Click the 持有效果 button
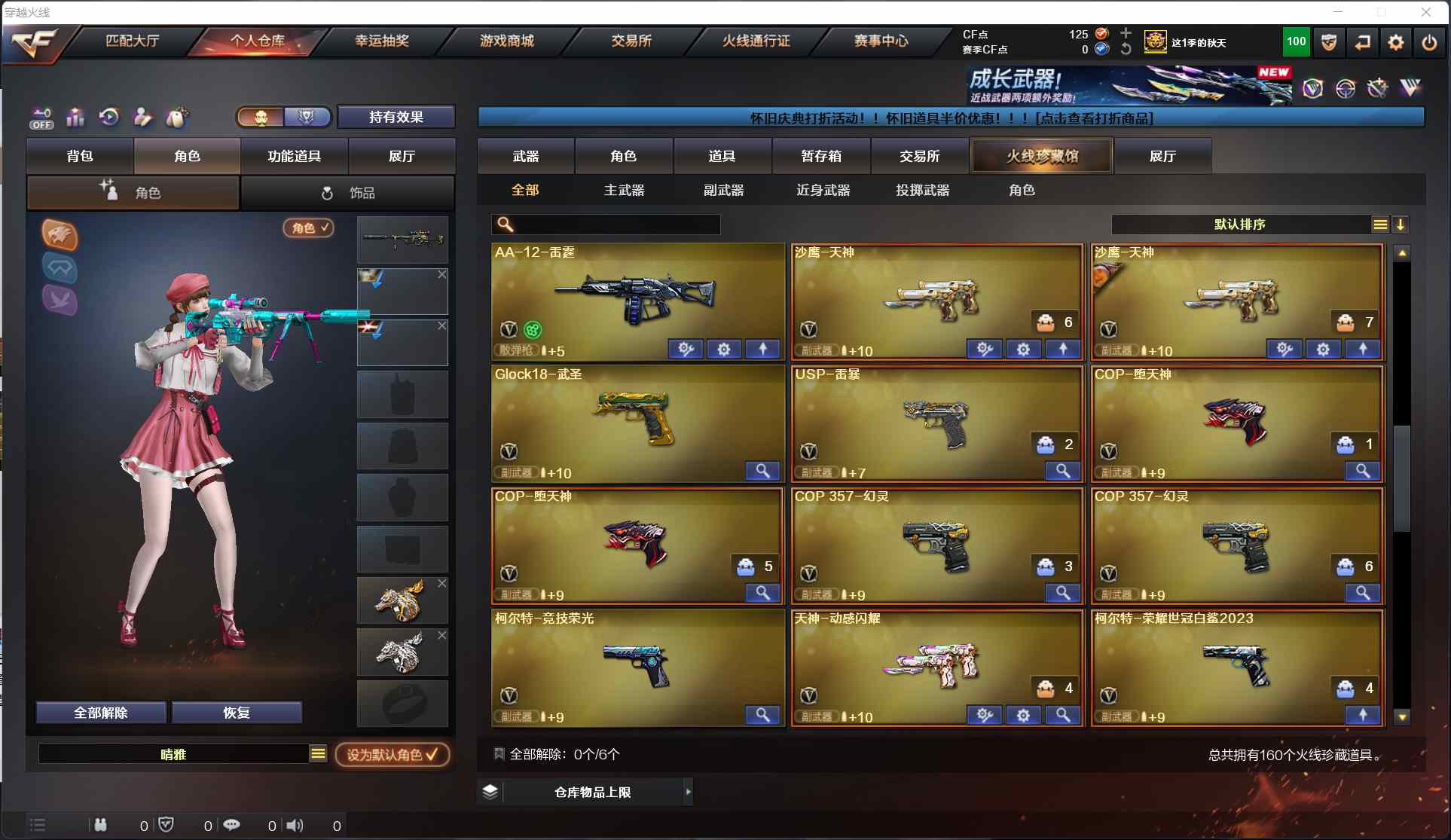The width and height of the screenshot is (1451, 840). pos(396,117)
